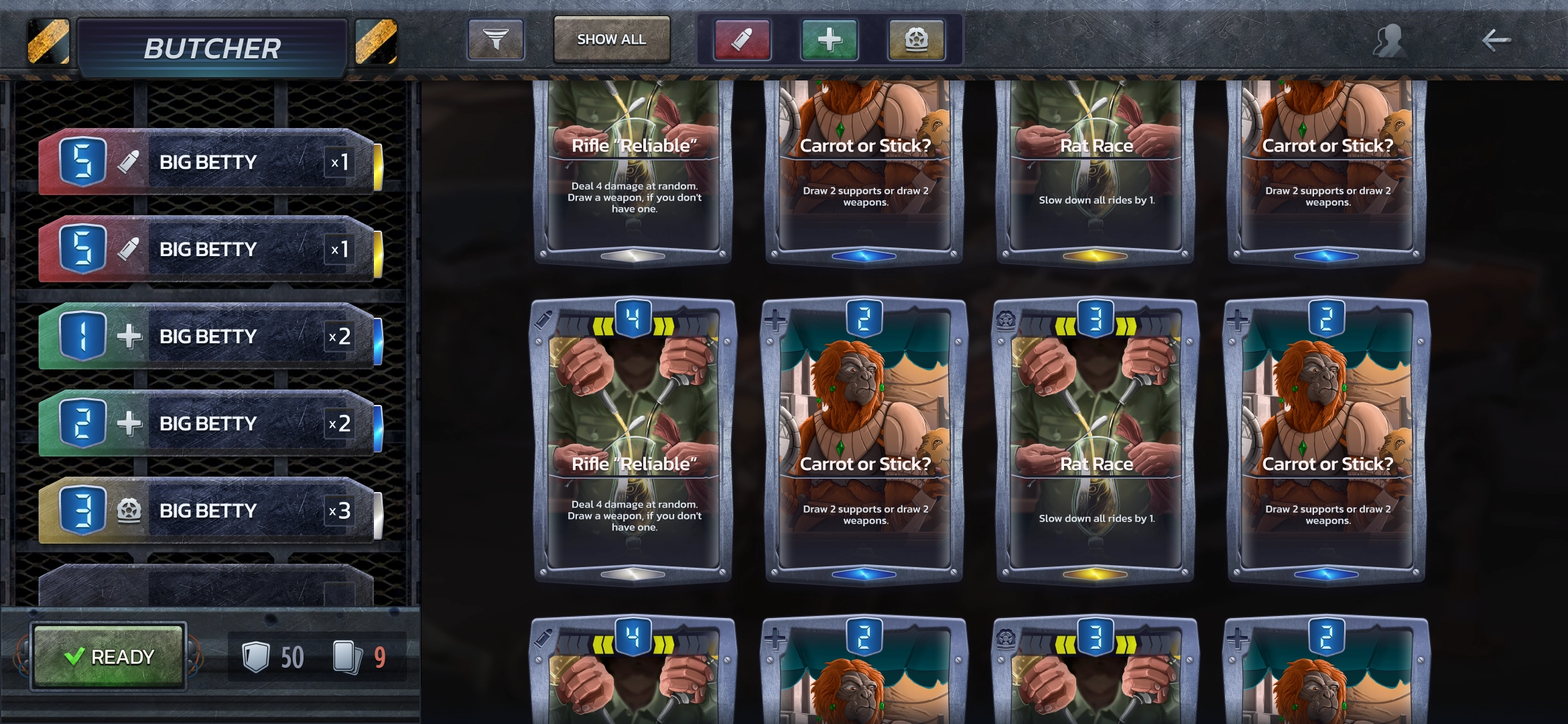Viewport: 1568px width, 724px height.
Task: Click the back arrow in the top corner
Action: coord(1494,40)
